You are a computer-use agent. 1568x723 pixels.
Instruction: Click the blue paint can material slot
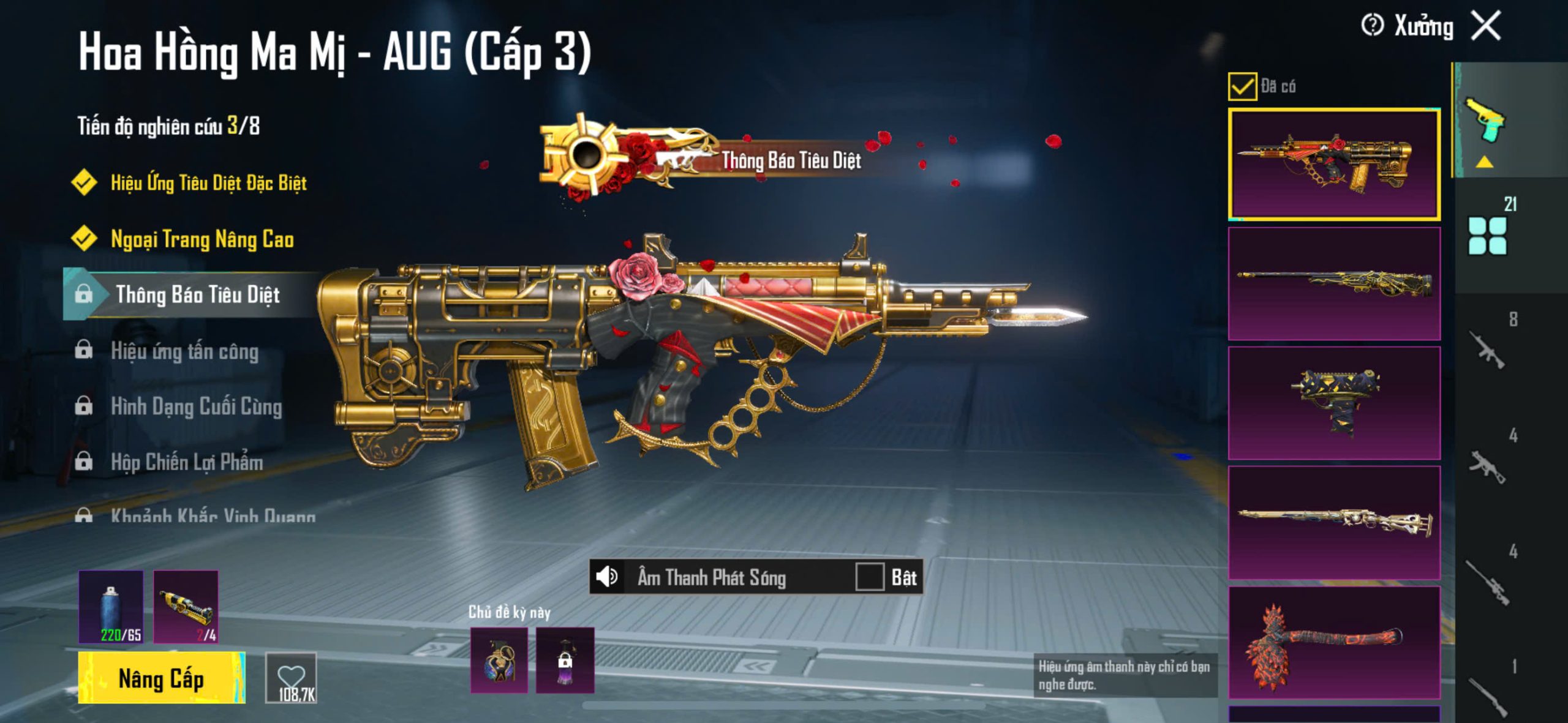click(x=111, y=607)
